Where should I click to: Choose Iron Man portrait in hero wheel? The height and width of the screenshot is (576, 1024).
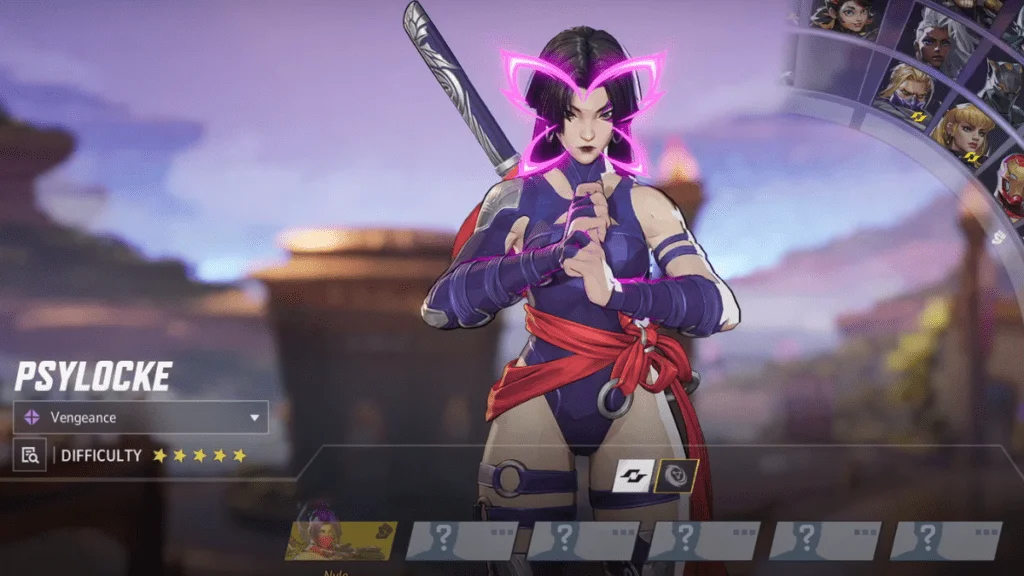1010,182
